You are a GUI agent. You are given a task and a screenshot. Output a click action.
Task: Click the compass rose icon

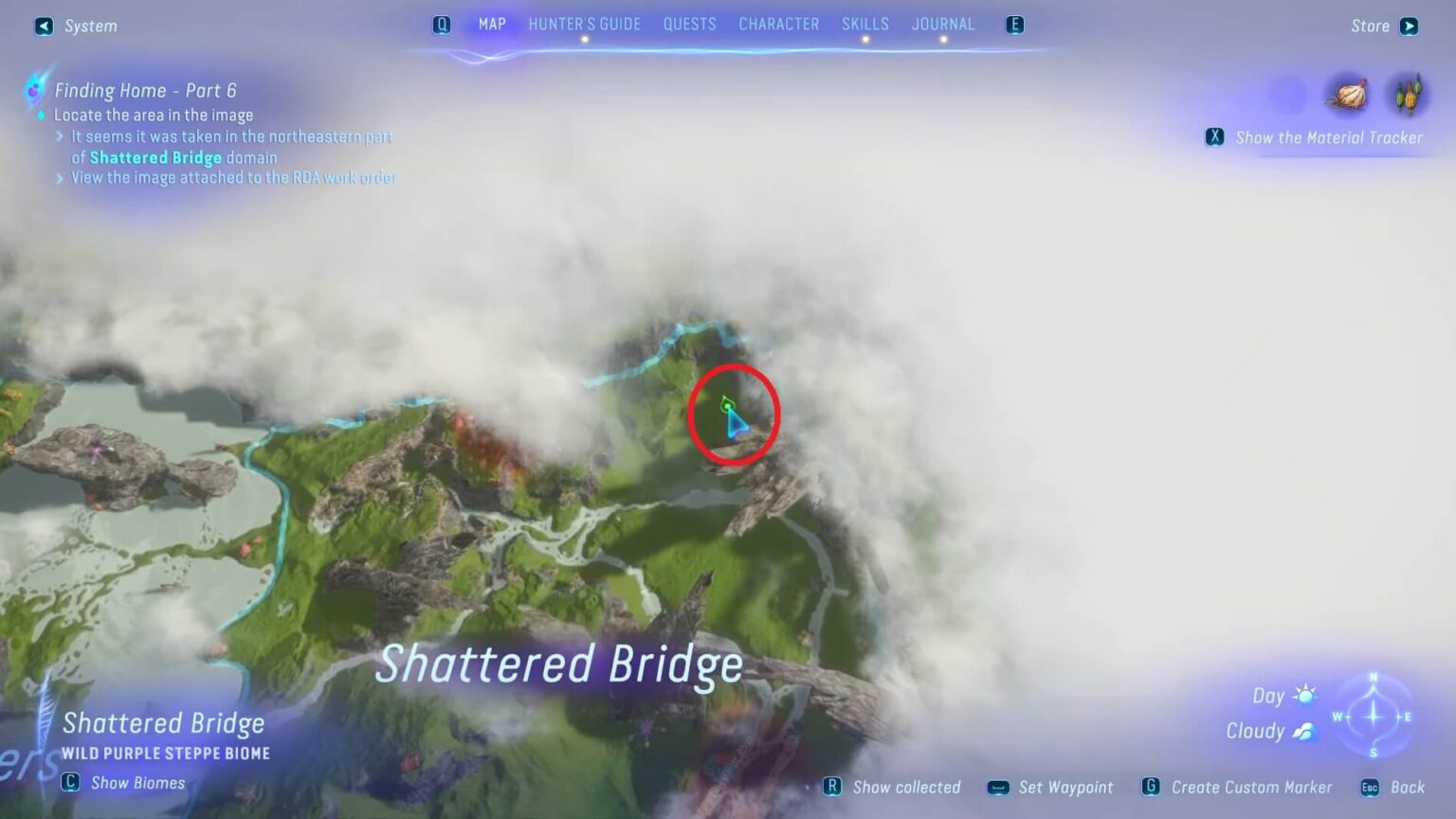pyautogui.click(x=1372, y=719)
